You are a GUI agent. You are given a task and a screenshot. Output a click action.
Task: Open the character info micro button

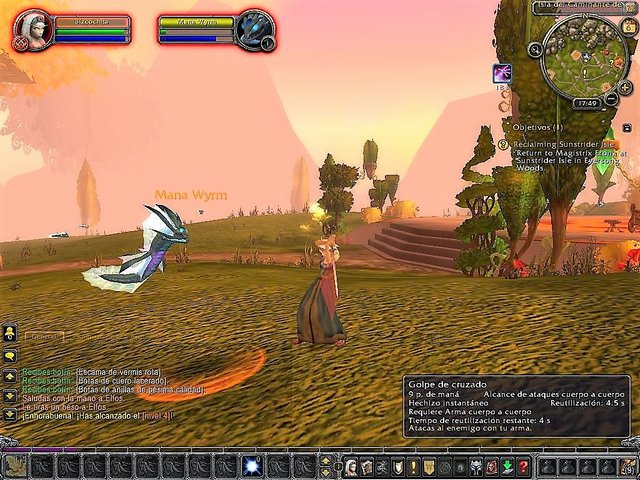point(351,467)
